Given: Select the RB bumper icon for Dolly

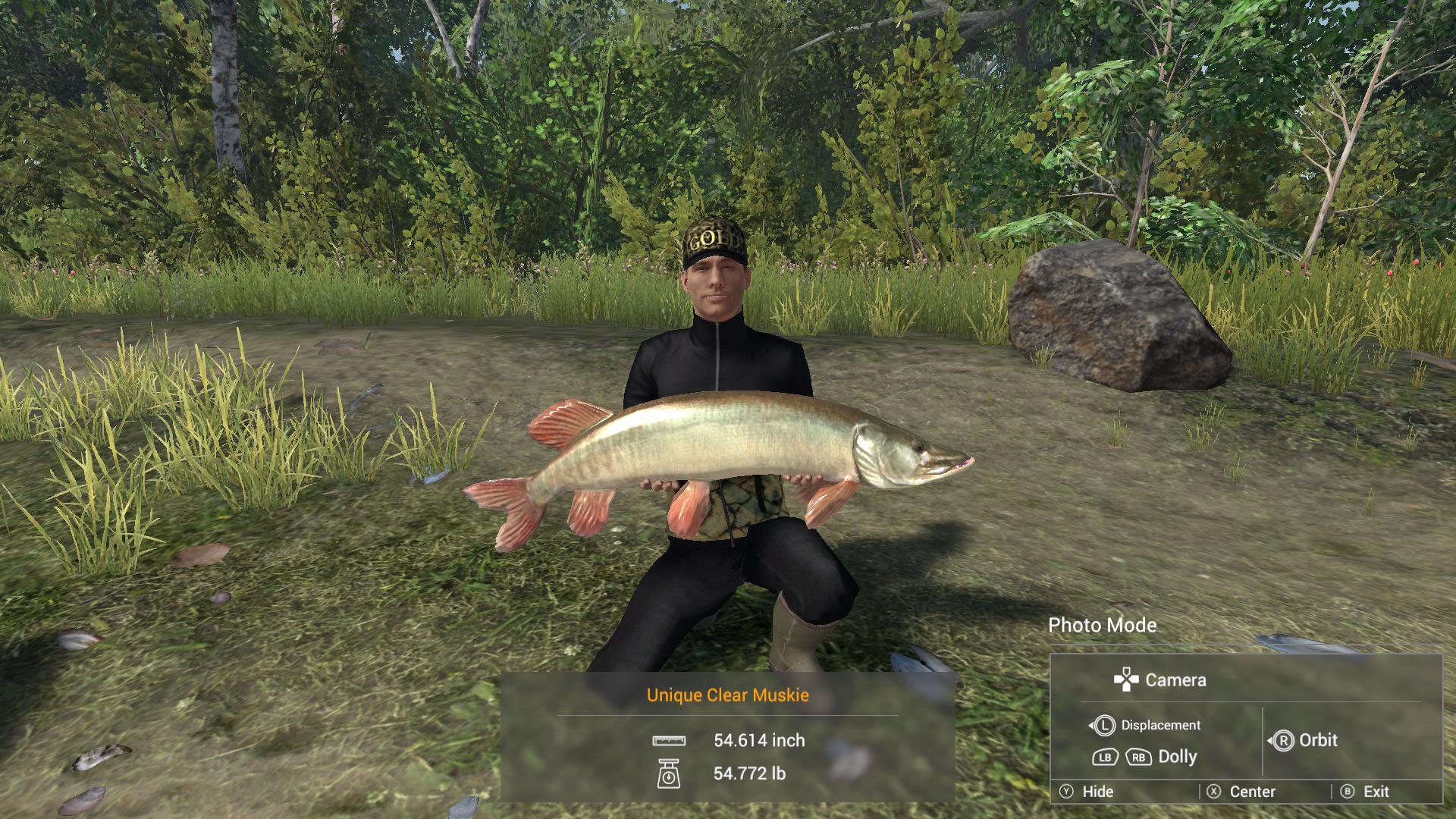Looking at the screenshot, I should [x=1138, y=758].
